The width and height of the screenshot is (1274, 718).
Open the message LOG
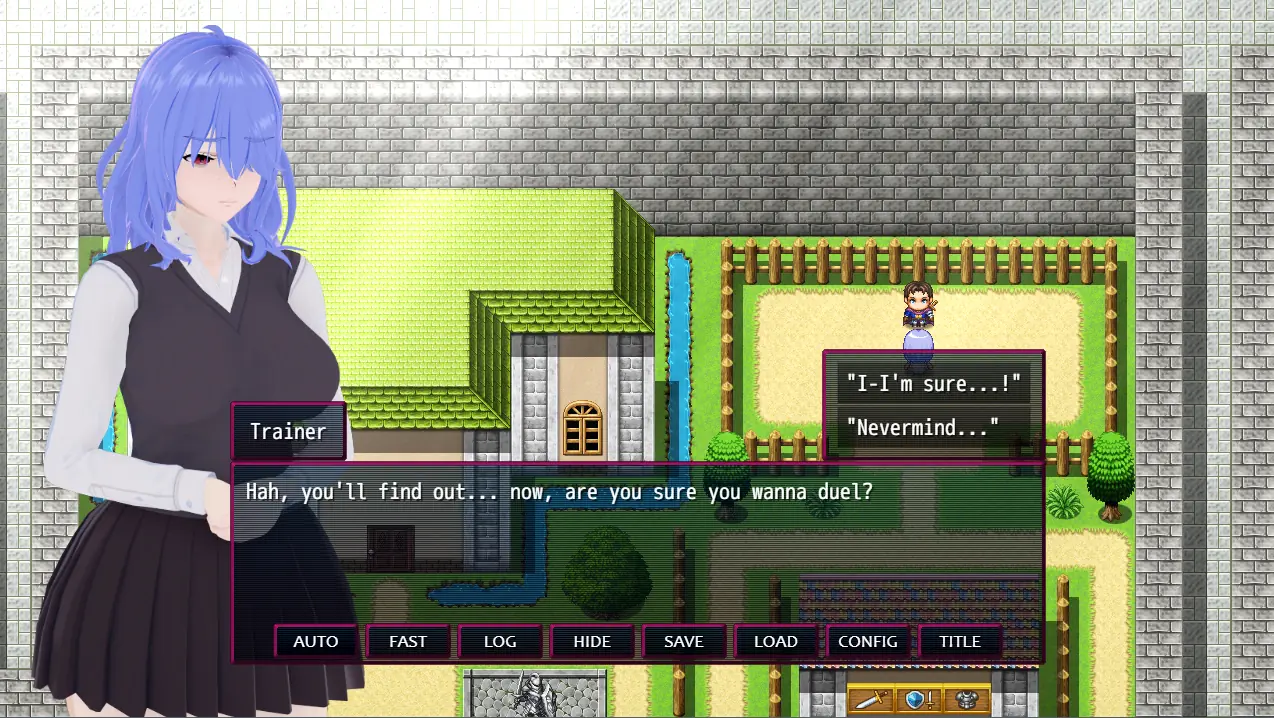[500, 642]
